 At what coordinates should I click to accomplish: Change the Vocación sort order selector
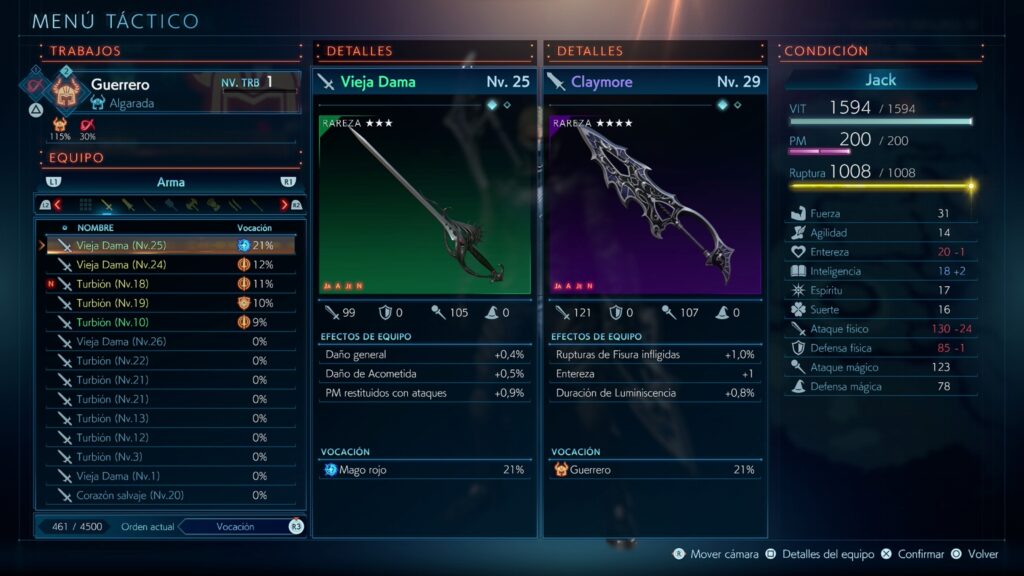[x=236, y=527]
